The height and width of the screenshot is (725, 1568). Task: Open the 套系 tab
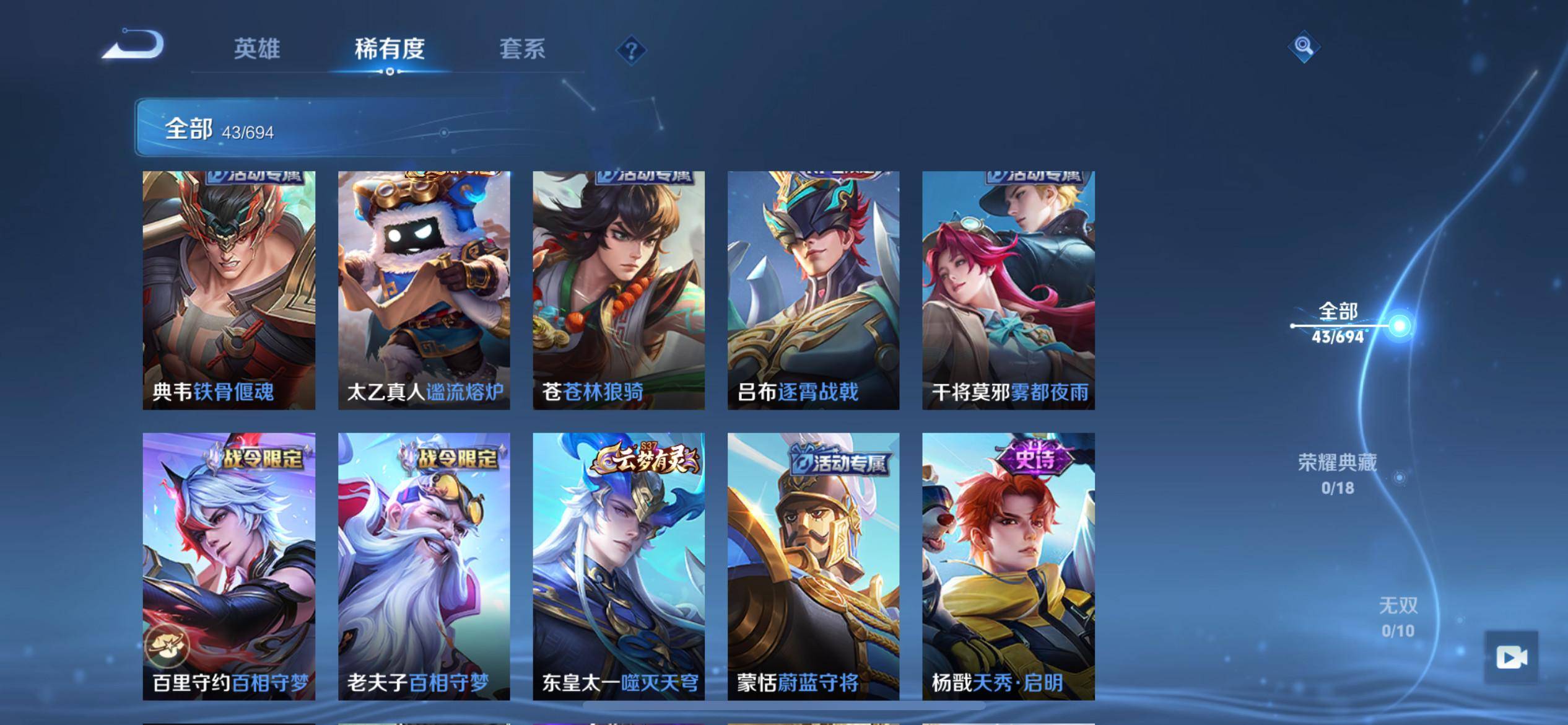[x=522, y=49]
